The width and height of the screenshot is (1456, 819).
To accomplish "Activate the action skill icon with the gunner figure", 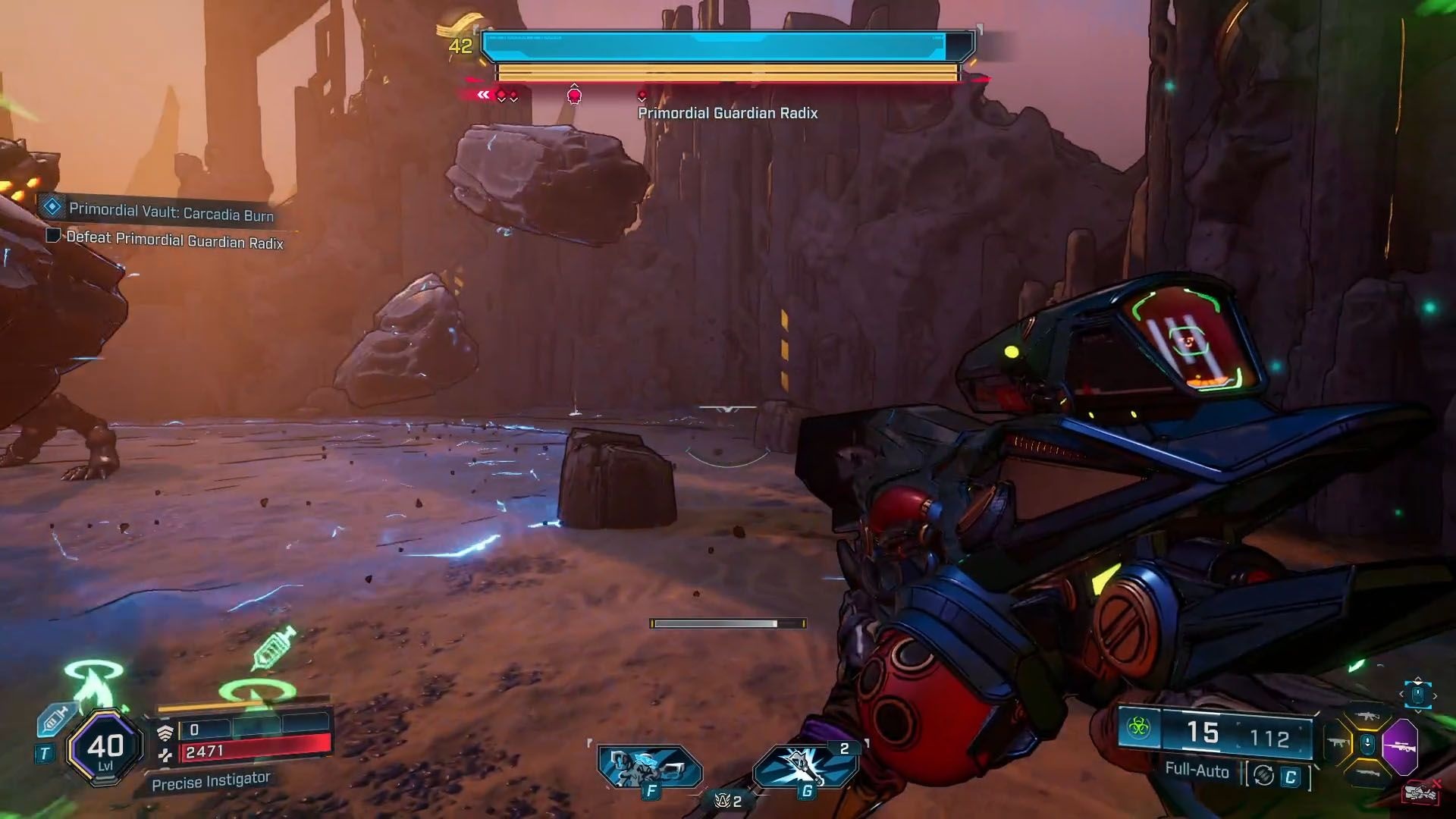I will pyautogui.click(x=648, y=766).
